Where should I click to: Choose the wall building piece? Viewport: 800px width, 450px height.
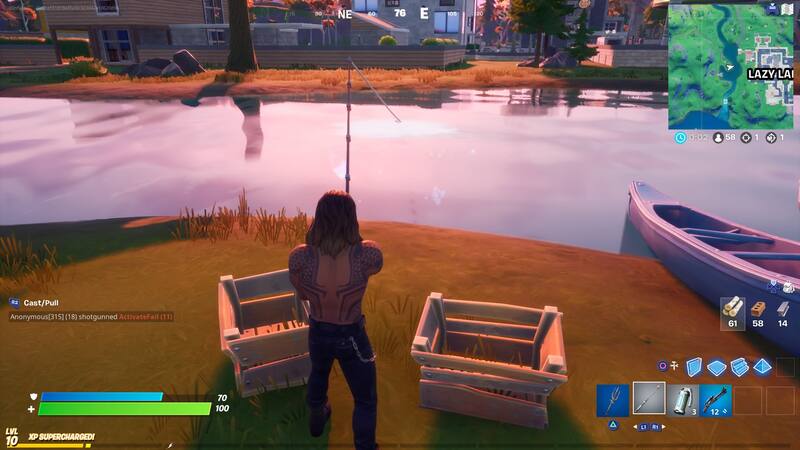point(694,367)
